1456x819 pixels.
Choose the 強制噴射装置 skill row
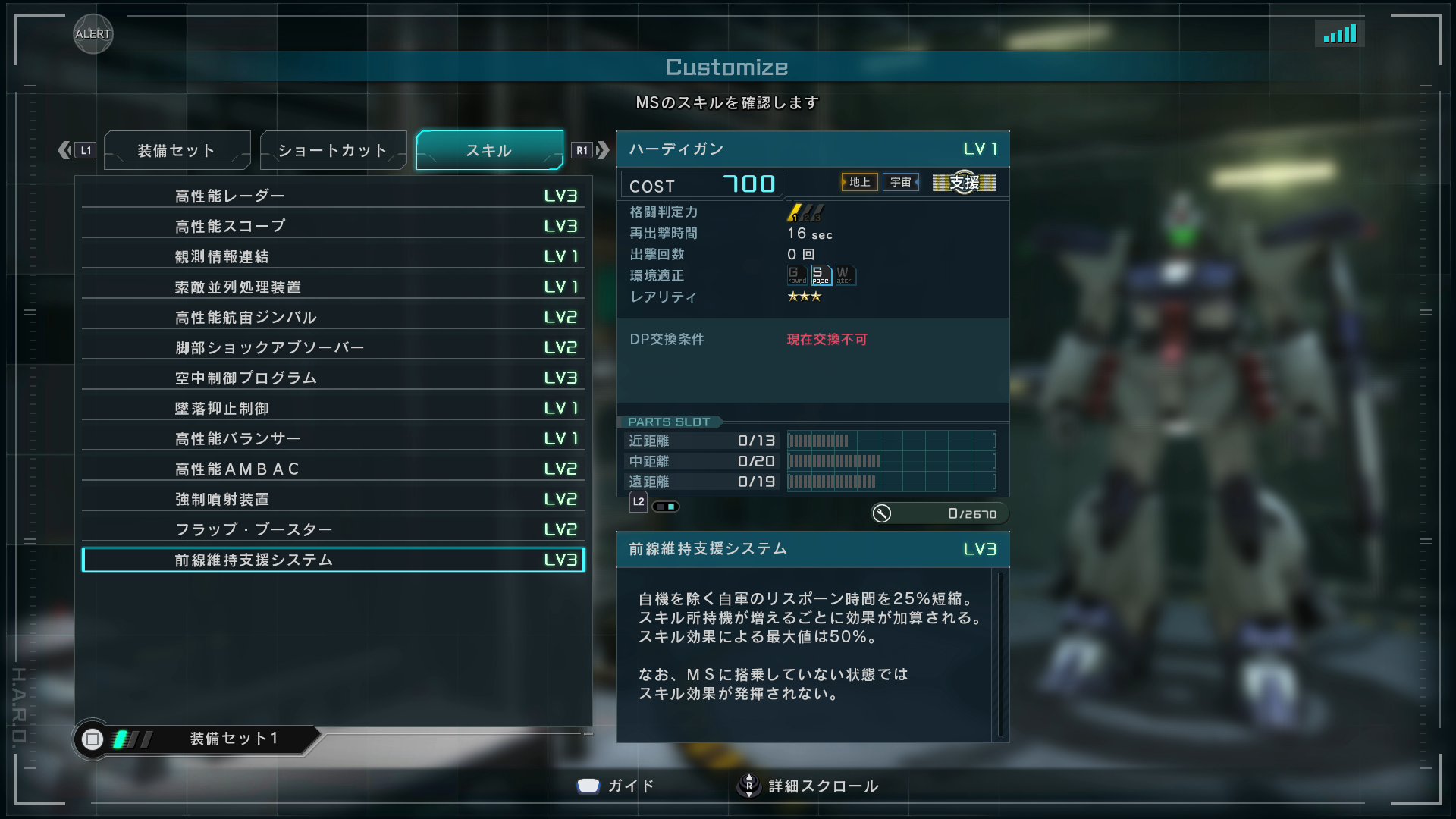coord(333,499)
